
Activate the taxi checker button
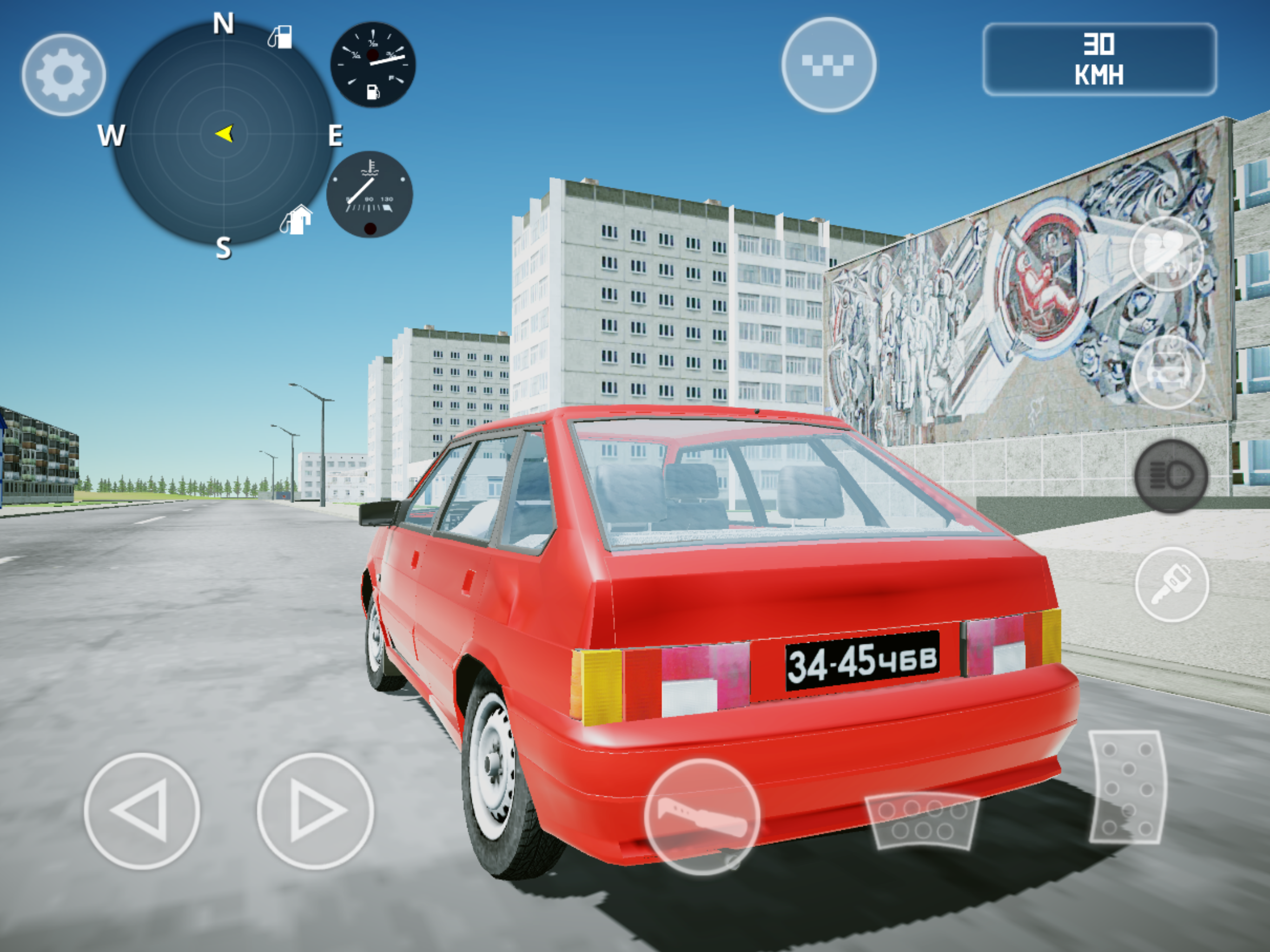click(x=828, y=64)
